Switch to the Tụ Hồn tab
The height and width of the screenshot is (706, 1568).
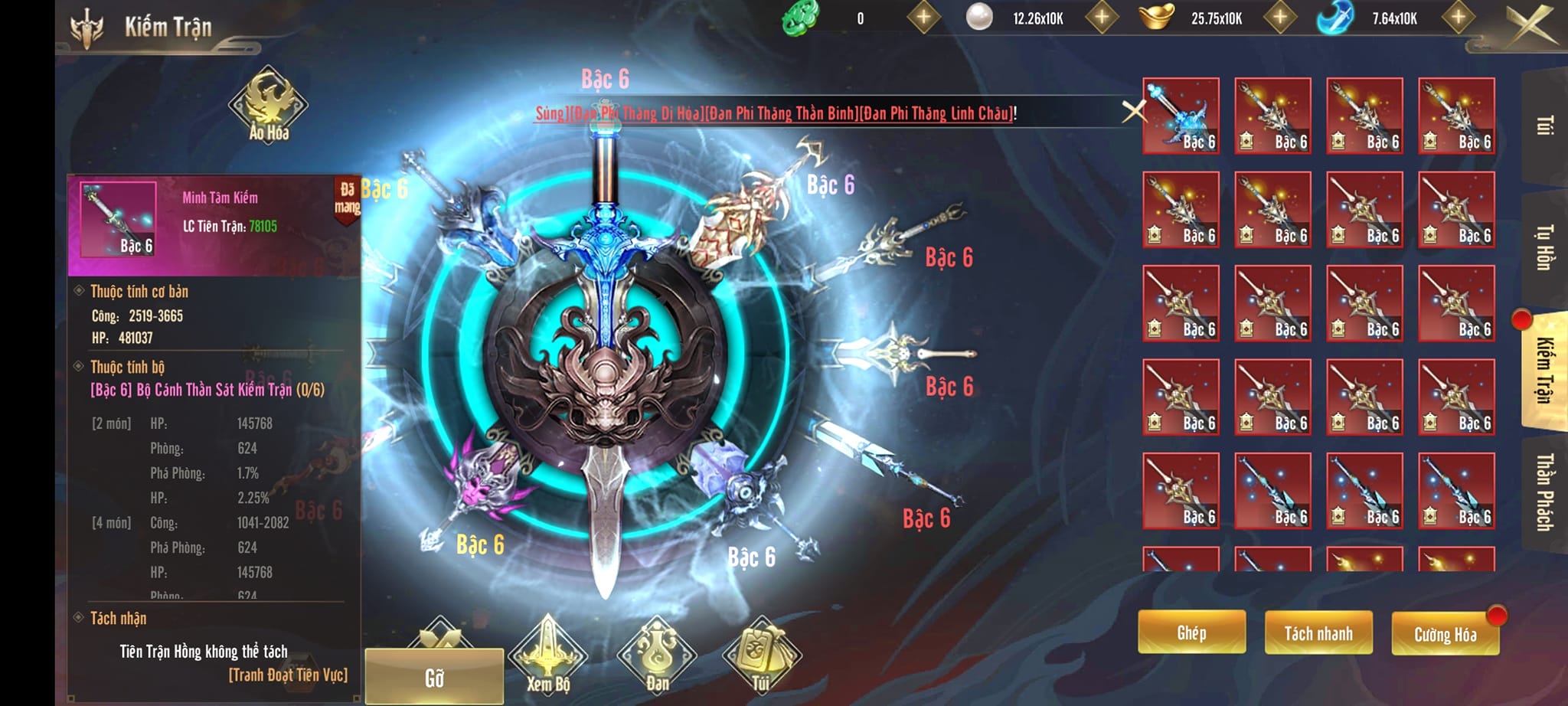click(1545, 247)
